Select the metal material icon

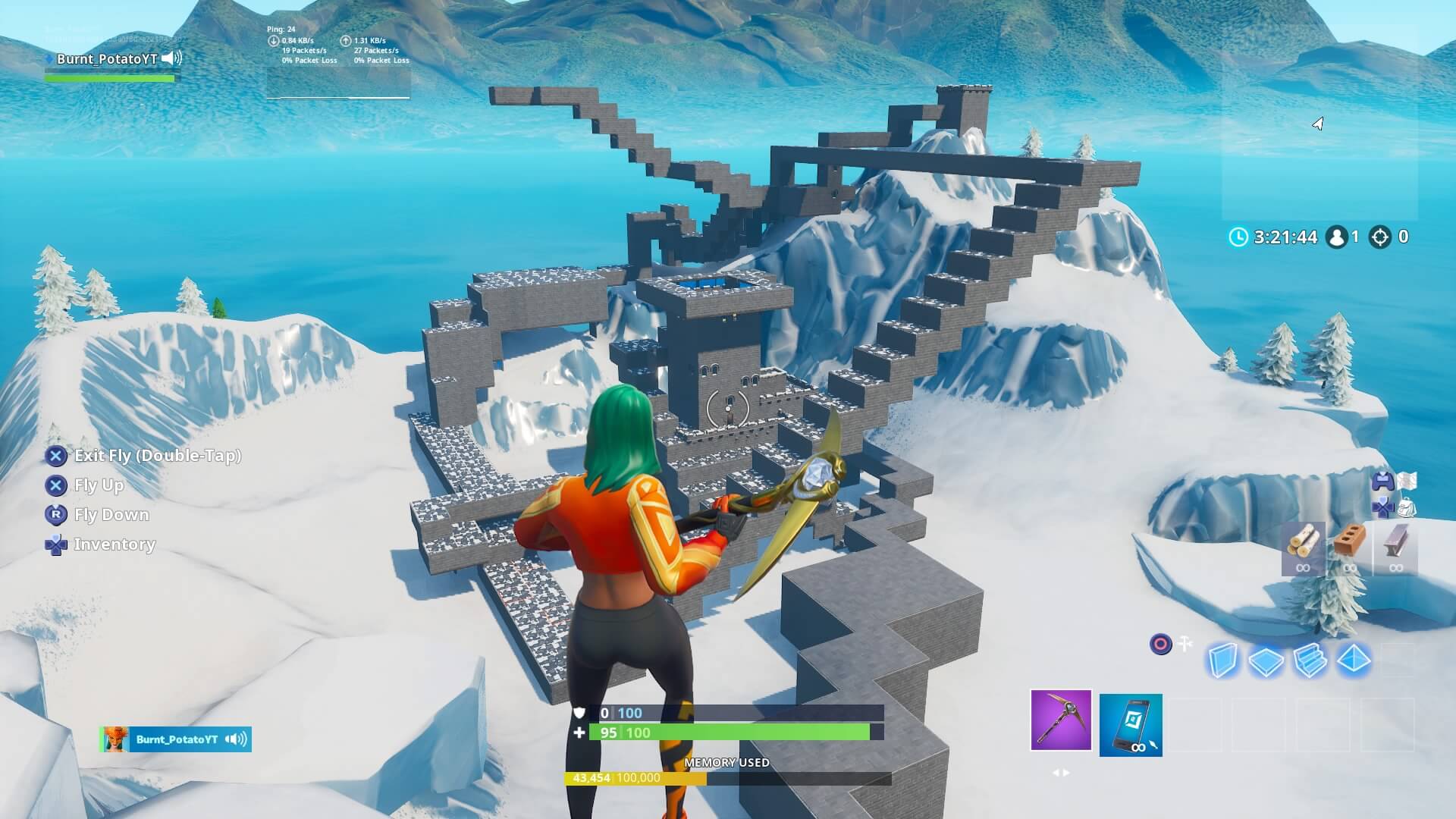point(1395,539)
